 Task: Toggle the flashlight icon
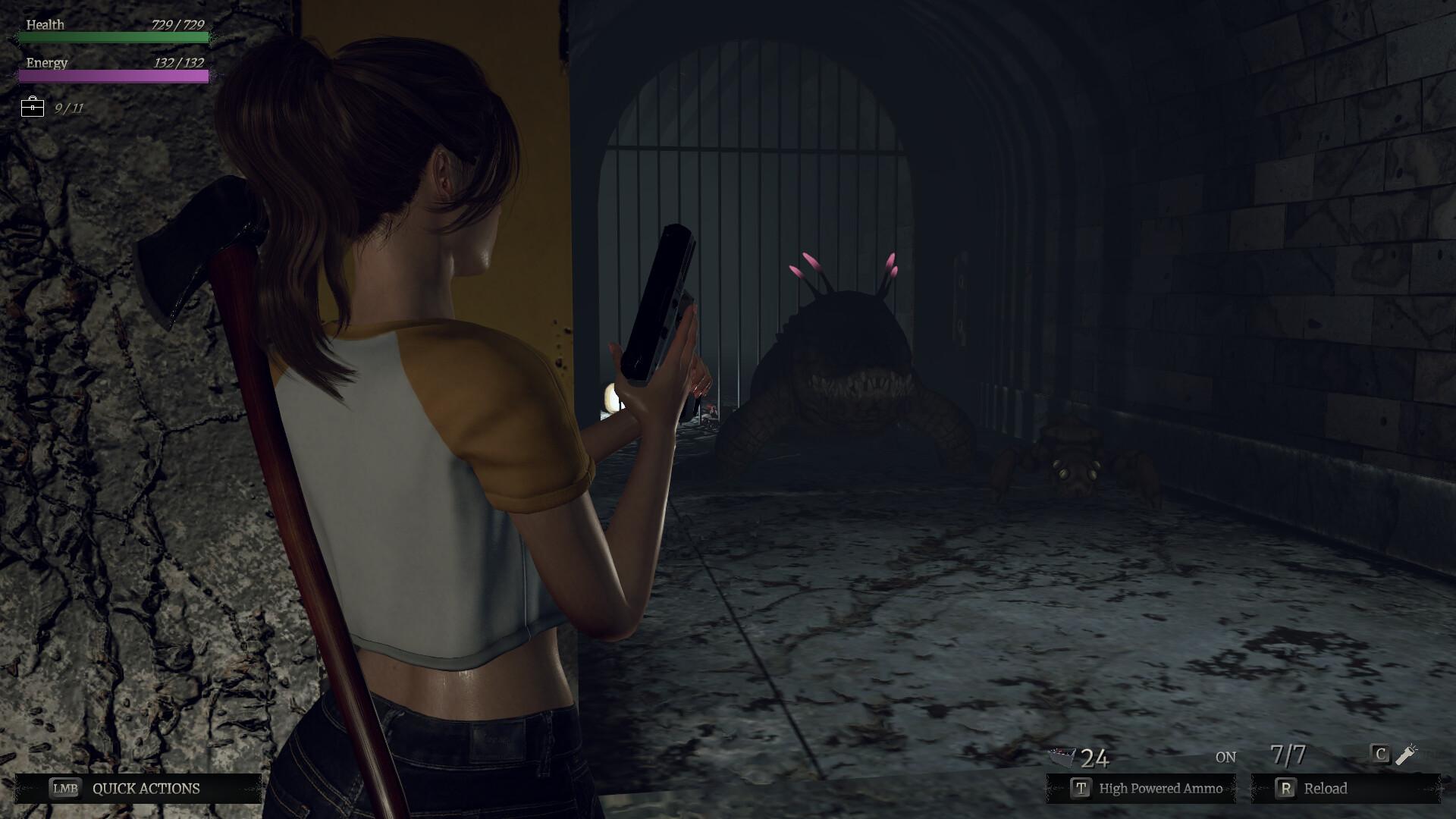point(1405,755)
